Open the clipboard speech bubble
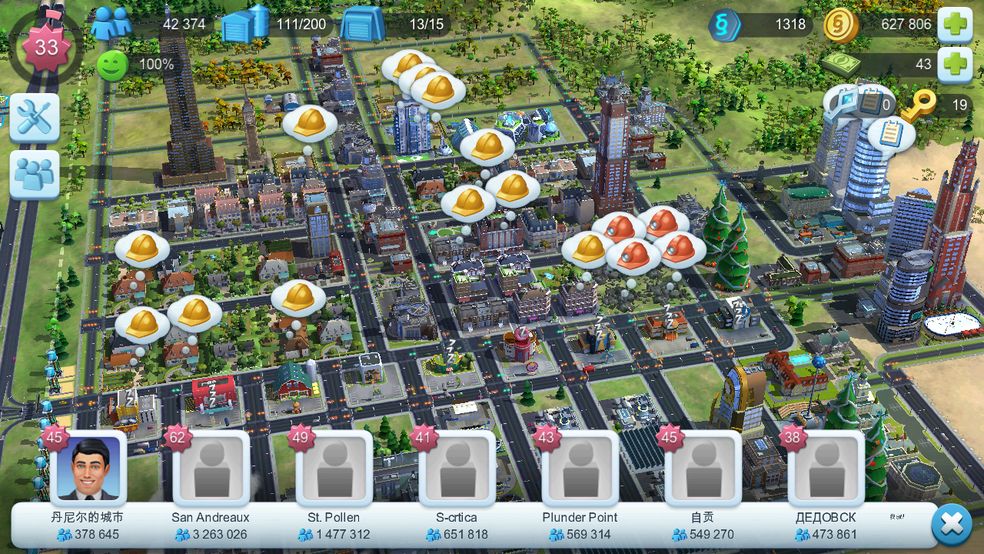The height and width of the screenshot is (554, 984). pyautogui.click(x=889, y=134)
